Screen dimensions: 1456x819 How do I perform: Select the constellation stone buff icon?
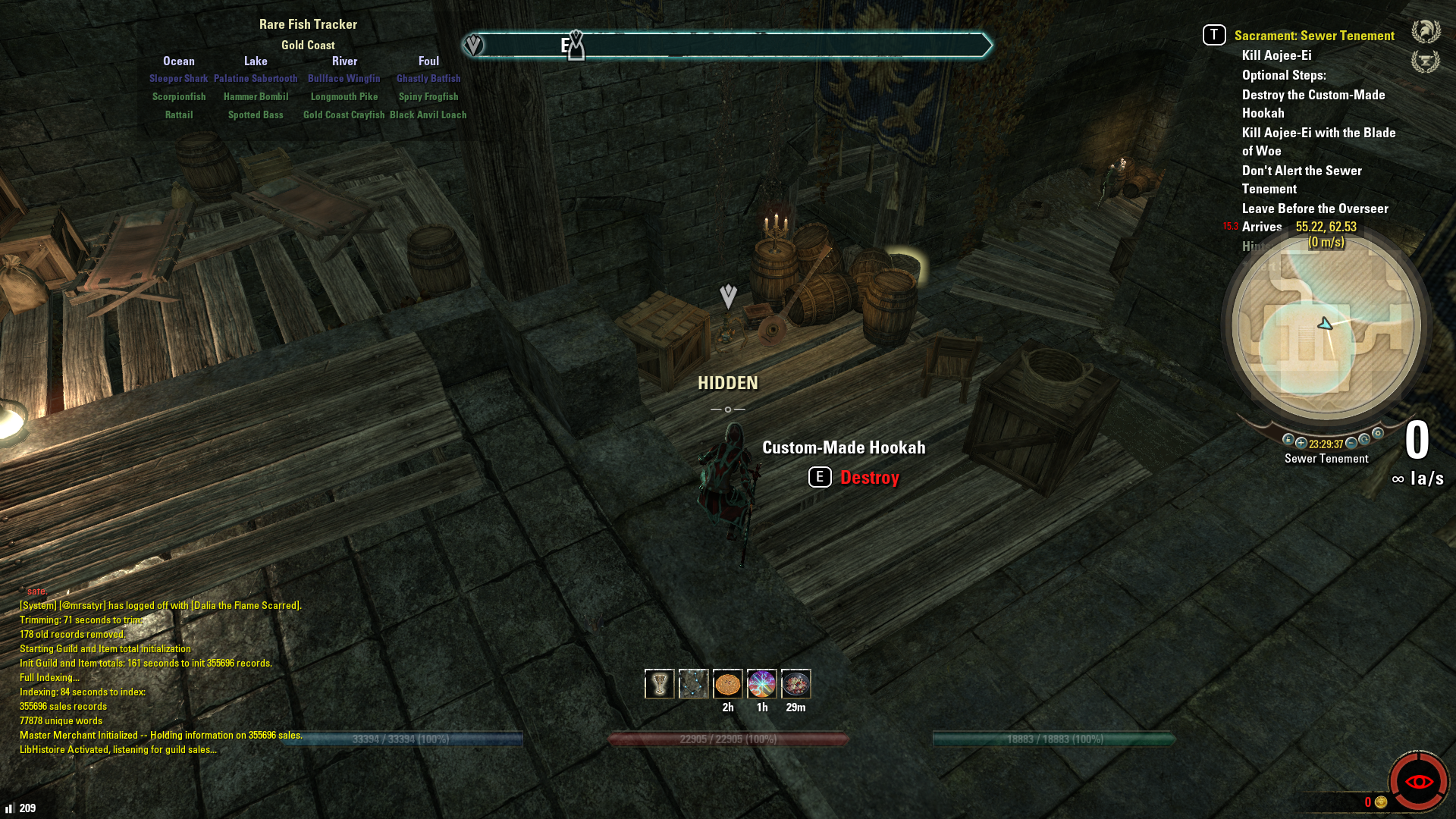pos(693,684)
